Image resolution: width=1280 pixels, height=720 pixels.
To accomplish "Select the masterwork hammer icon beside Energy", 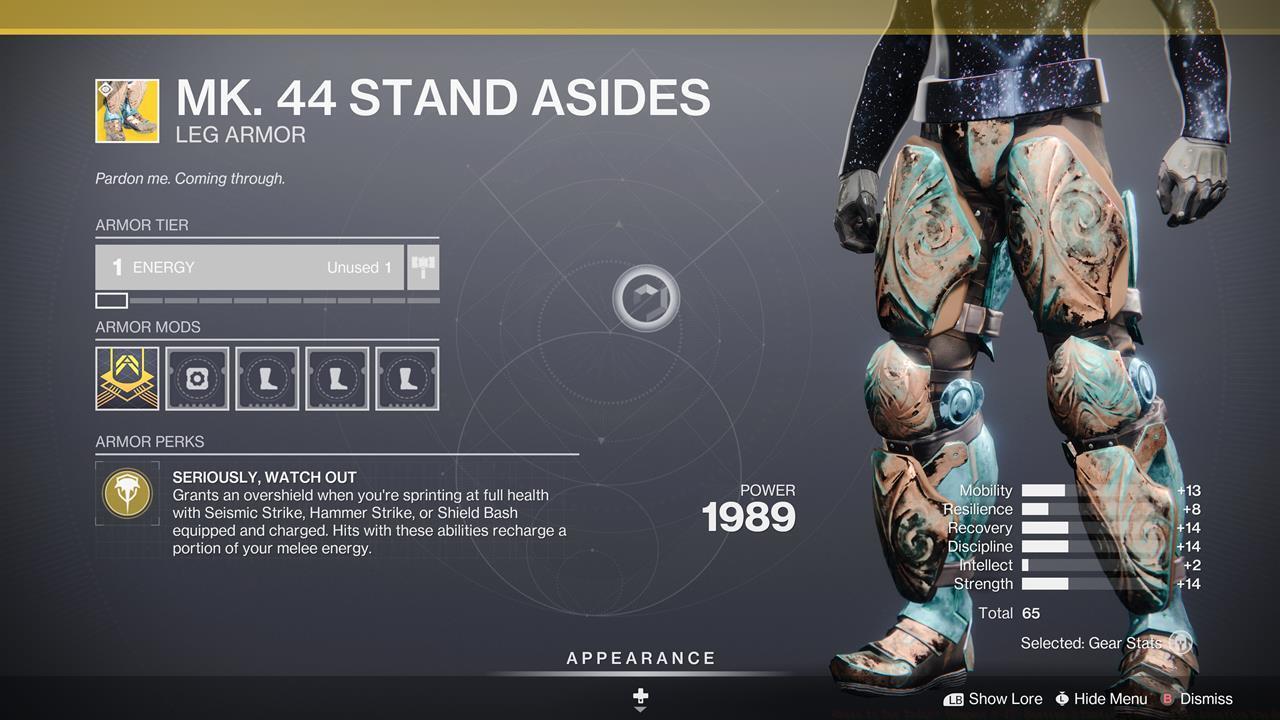I will tap(422, 267).
